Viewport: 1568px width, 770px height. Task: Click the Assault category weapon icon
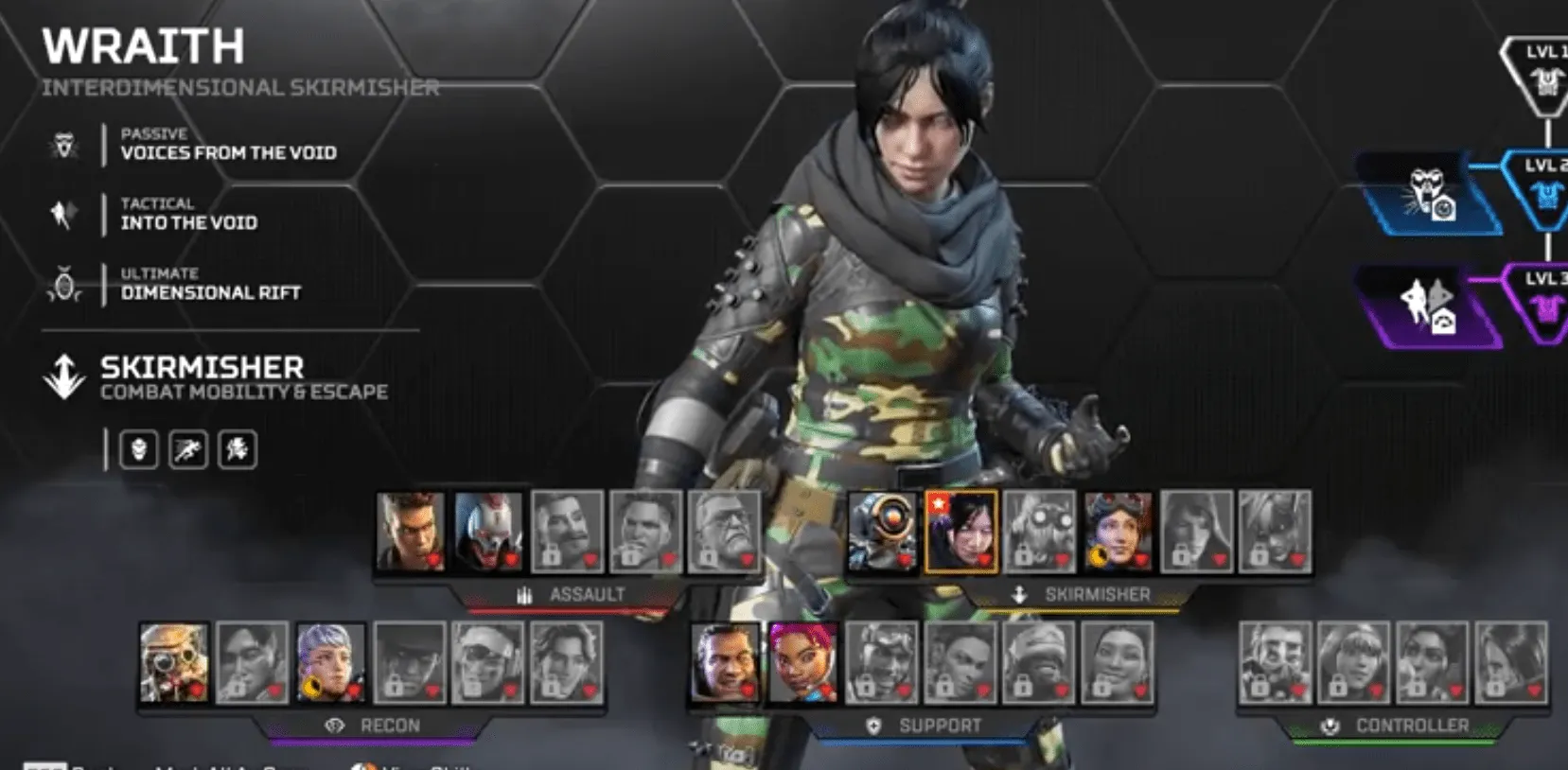click(522, 595)
